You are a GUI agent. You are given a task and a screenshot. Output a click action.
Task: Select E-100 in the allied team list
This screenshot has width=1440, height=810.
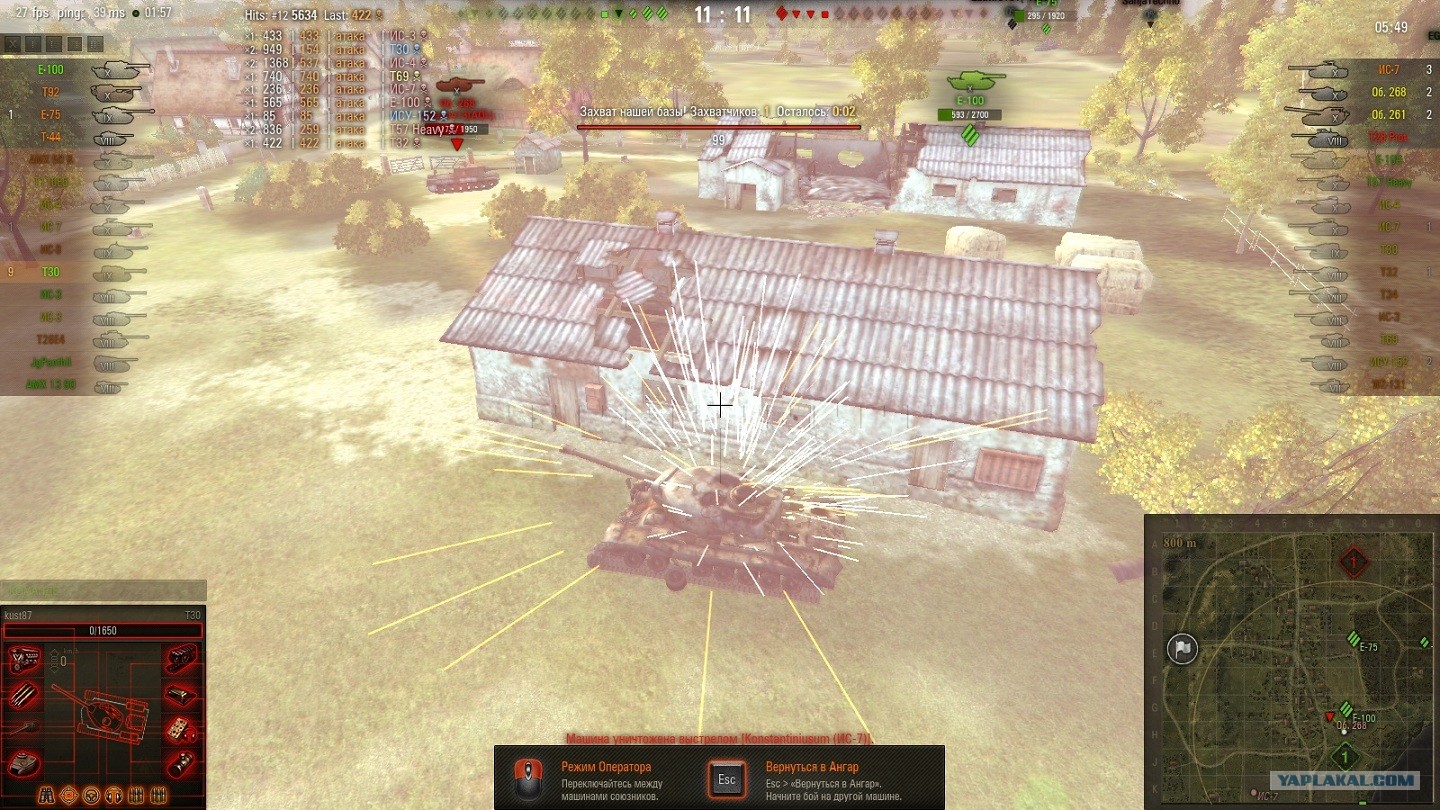tap(52, 70)
